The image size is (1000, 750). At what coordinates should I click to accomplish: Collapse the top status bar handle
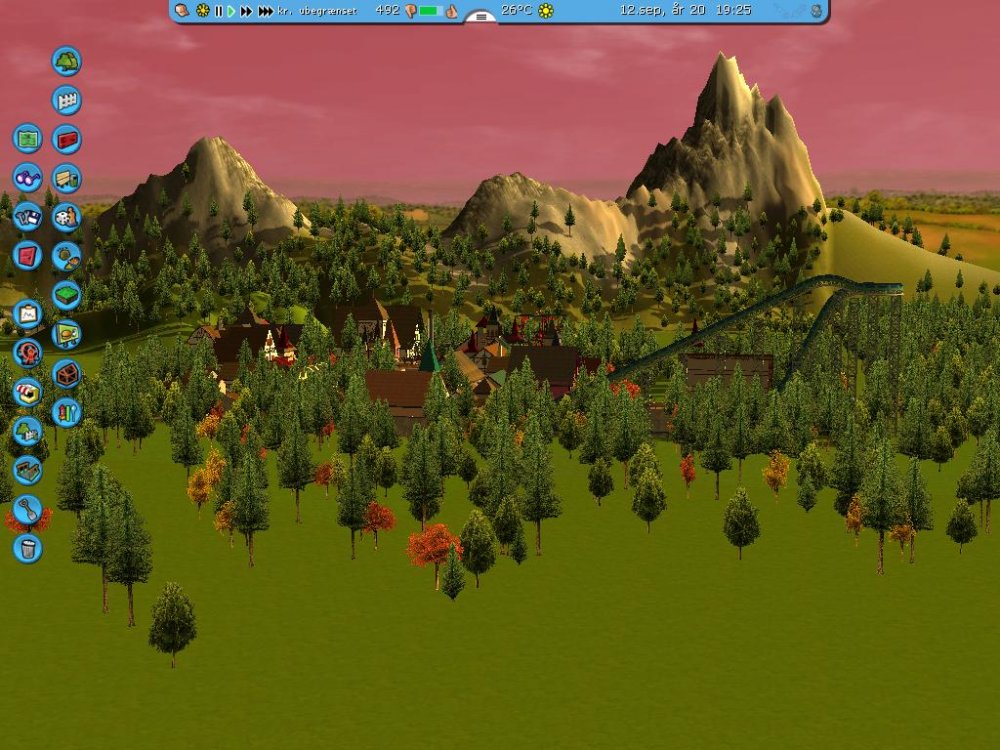[481, 17]
